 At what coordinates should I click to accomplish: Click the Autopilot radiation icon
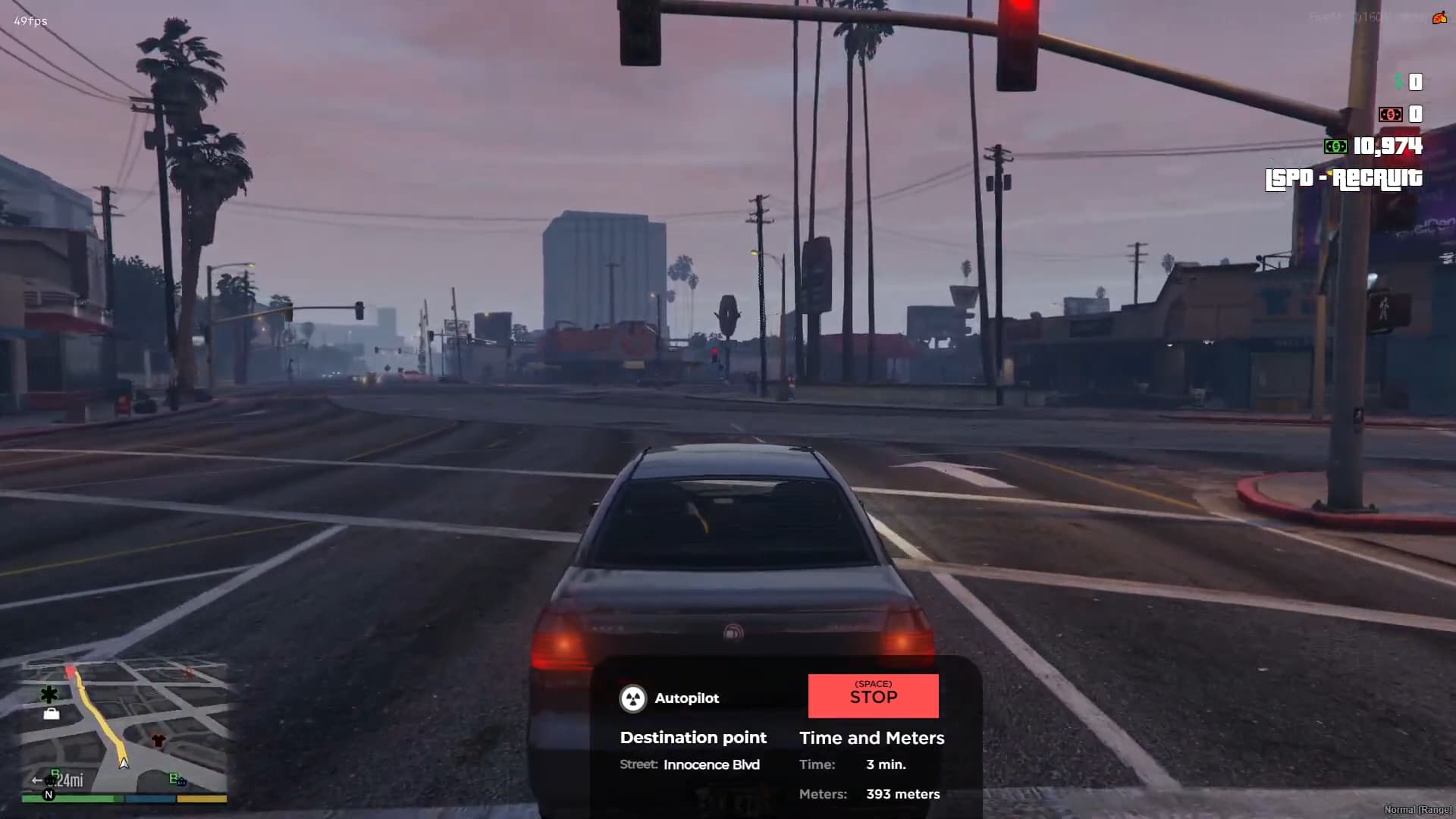633,698
